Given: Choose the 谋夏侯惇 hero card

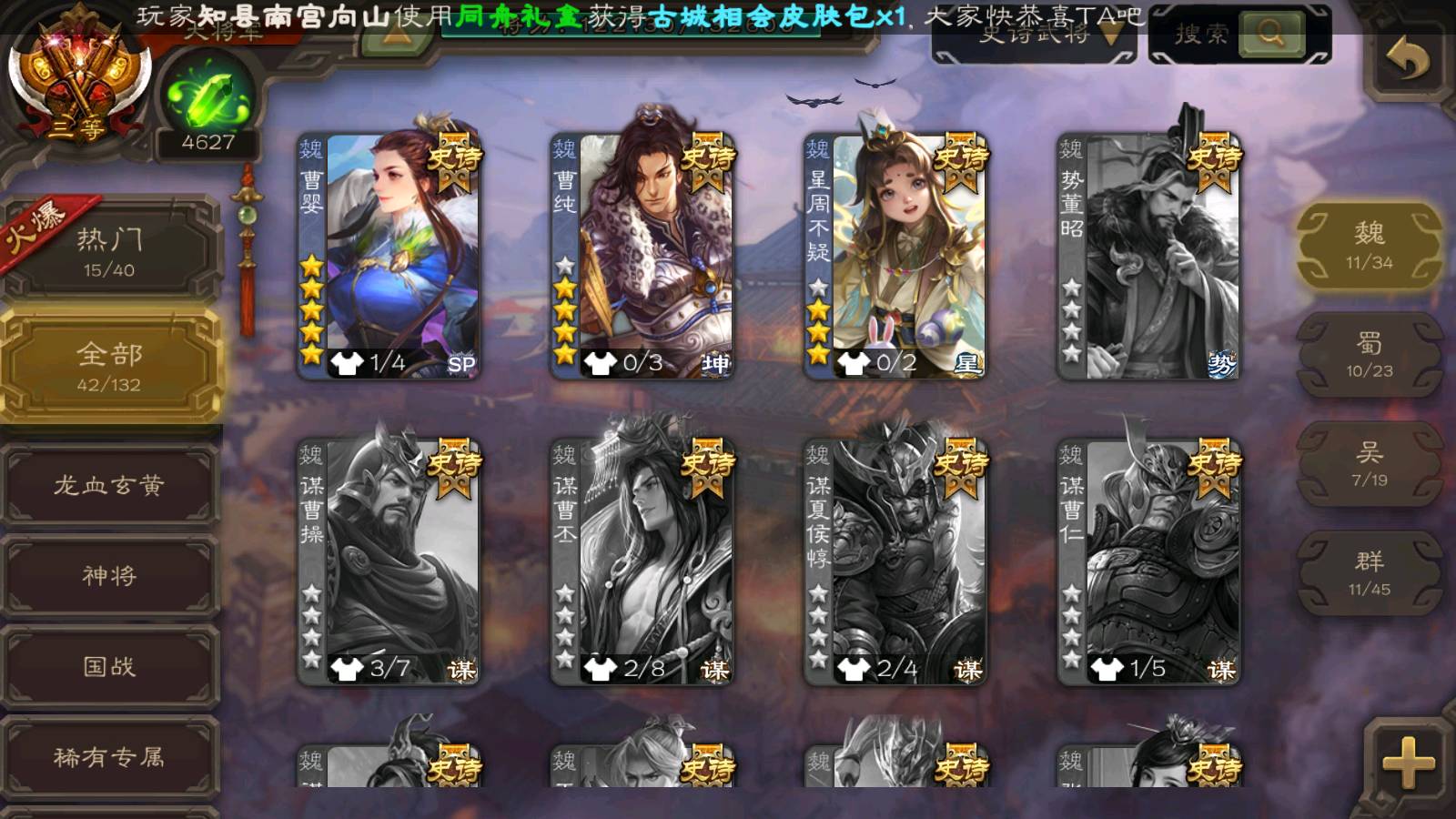Looking at the screenshot, I should click(895, 561).
